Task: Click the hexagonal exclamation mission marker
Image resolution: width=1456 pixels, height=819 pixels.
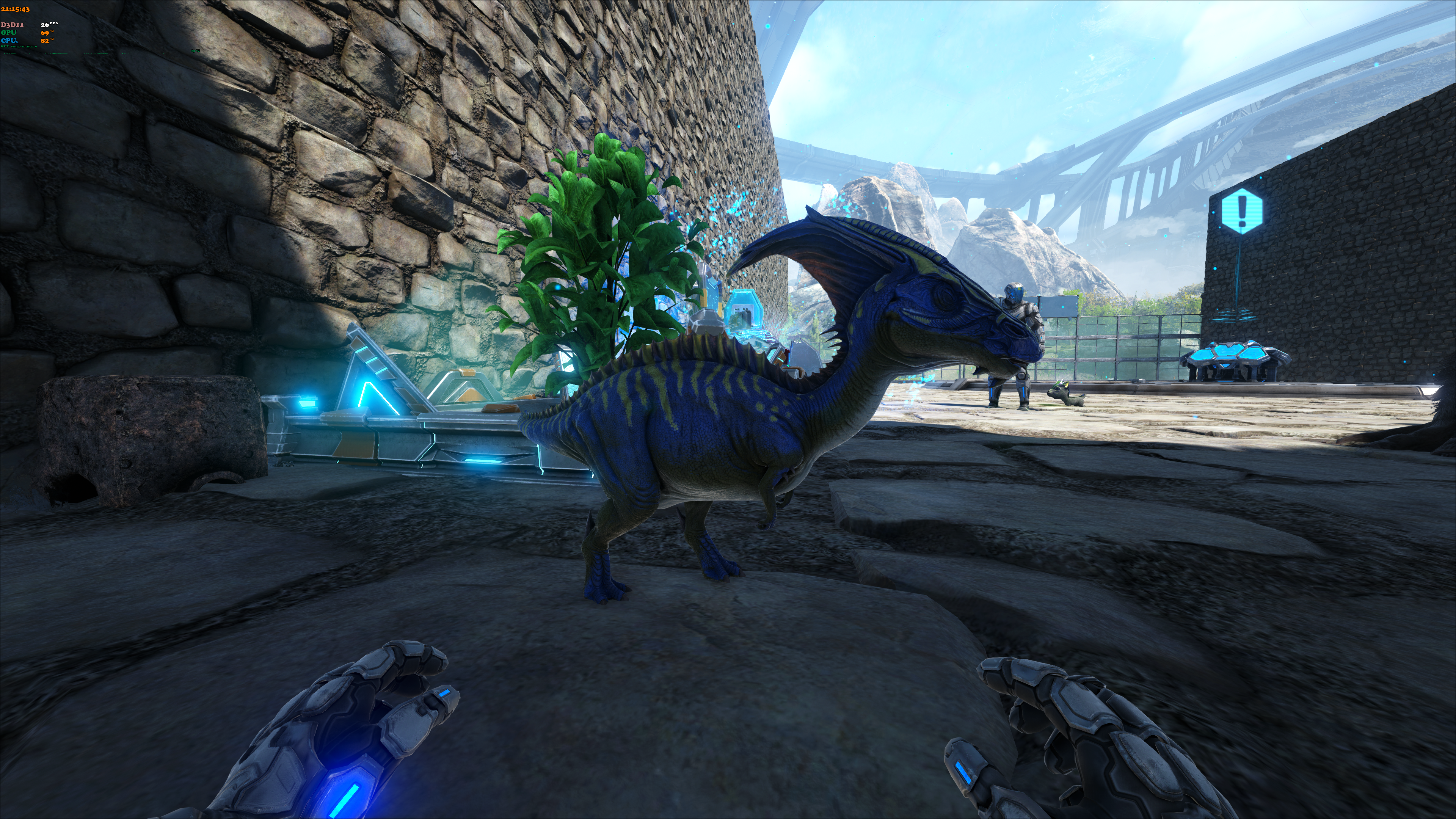Action: pos(1241,212)
